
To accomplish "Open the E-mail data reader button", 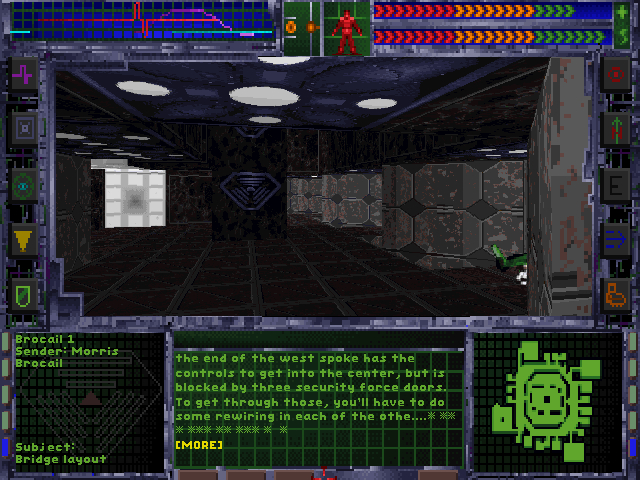I will 615,184.
